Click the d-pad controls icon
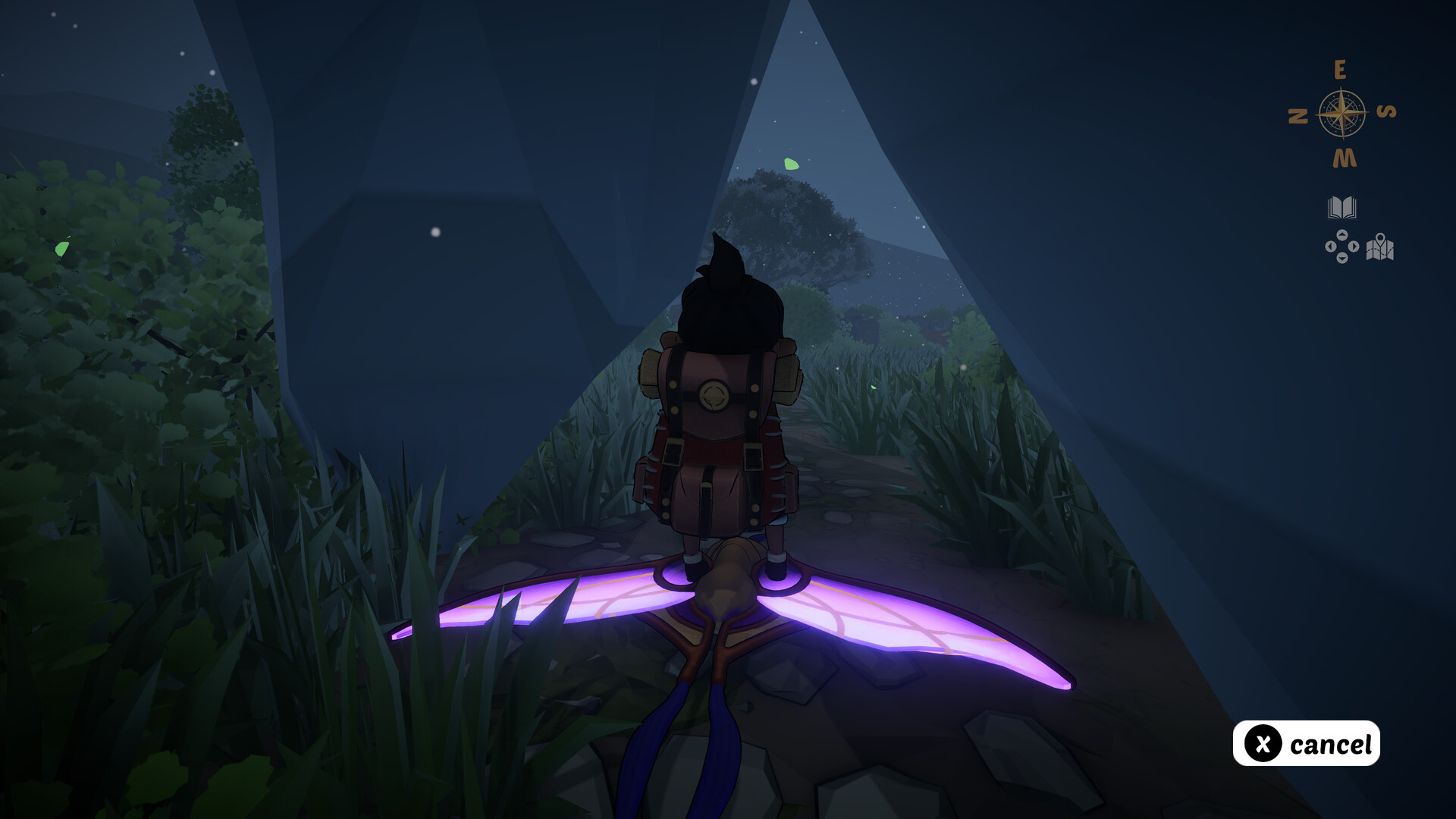1456x819 pixels. (x=1342, y=246)
